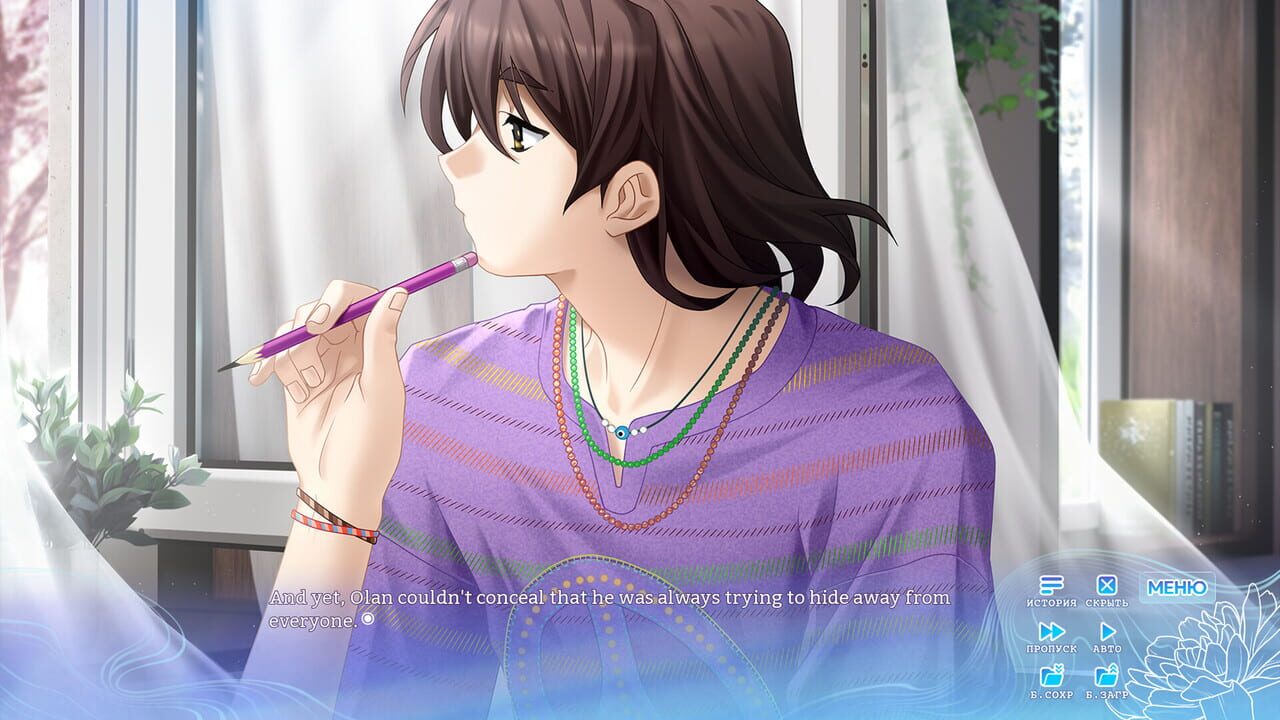Select the stacked-lines log icon above ИСТОРИЯ

pos(1050,585)
